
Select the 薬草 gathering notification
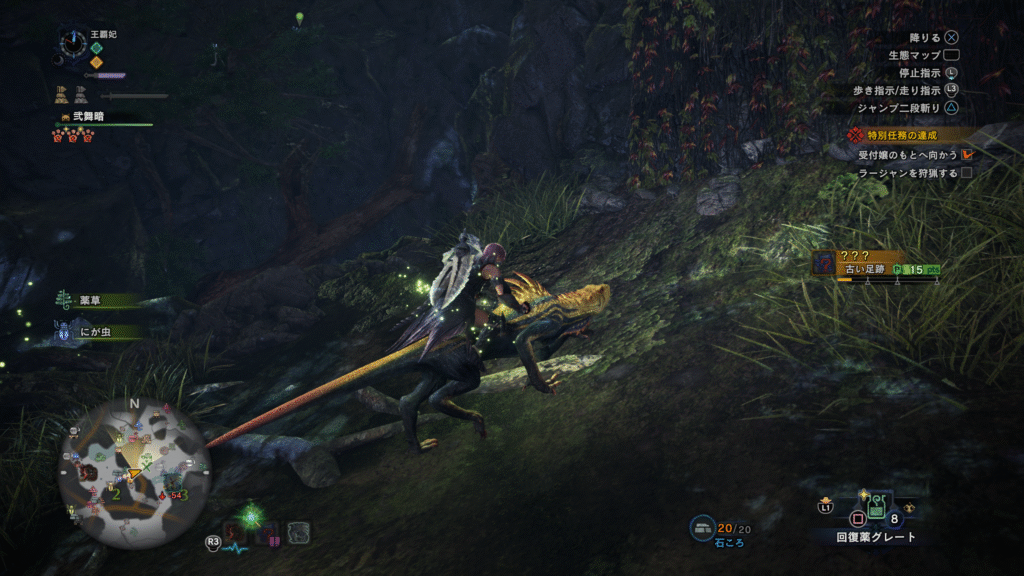coord(94,300)
